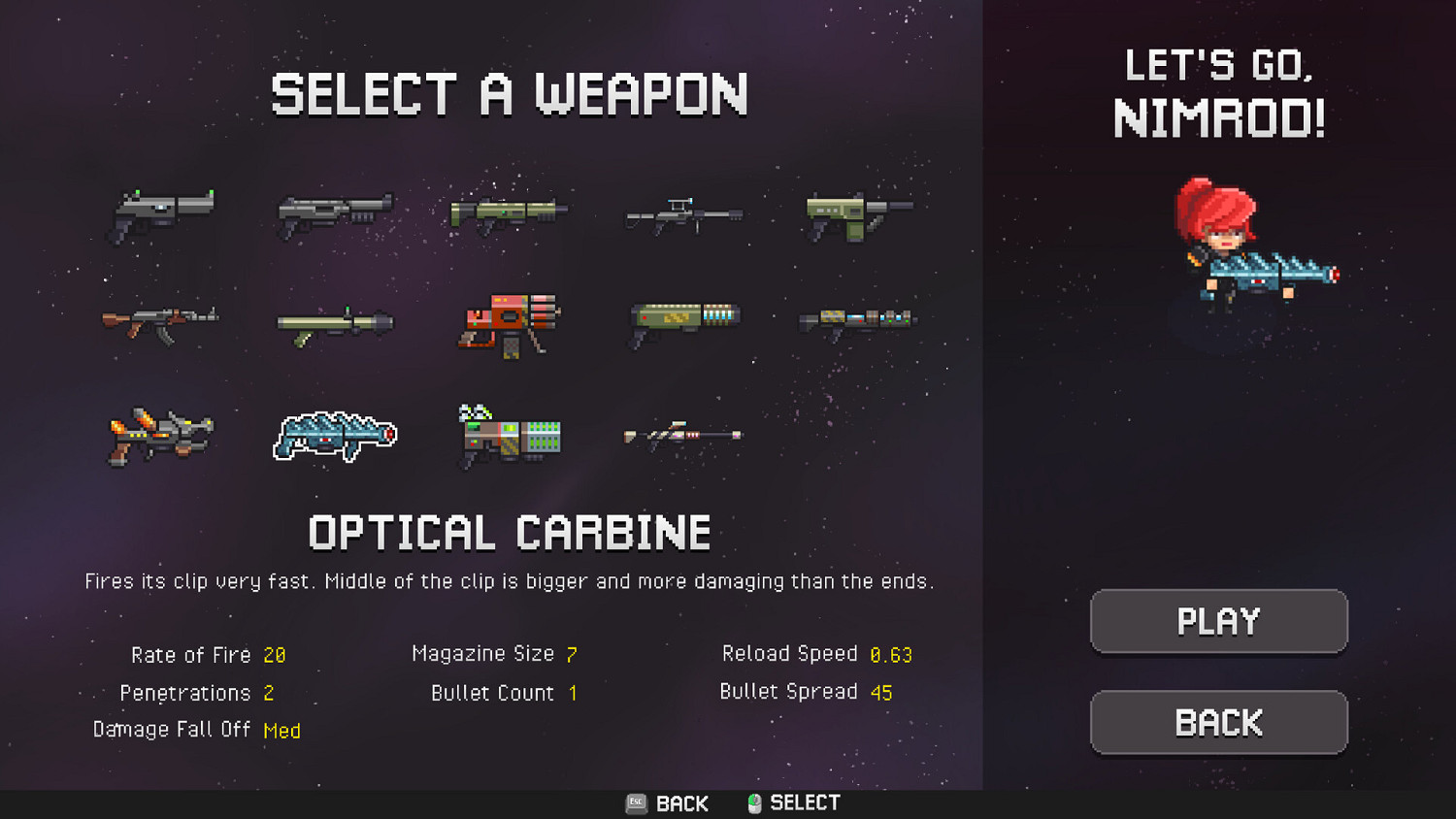The height and width of the screenshot is (819, 1456).
Task: Select the dragon-headed flame gun
Action: click(x=160, y=437)
